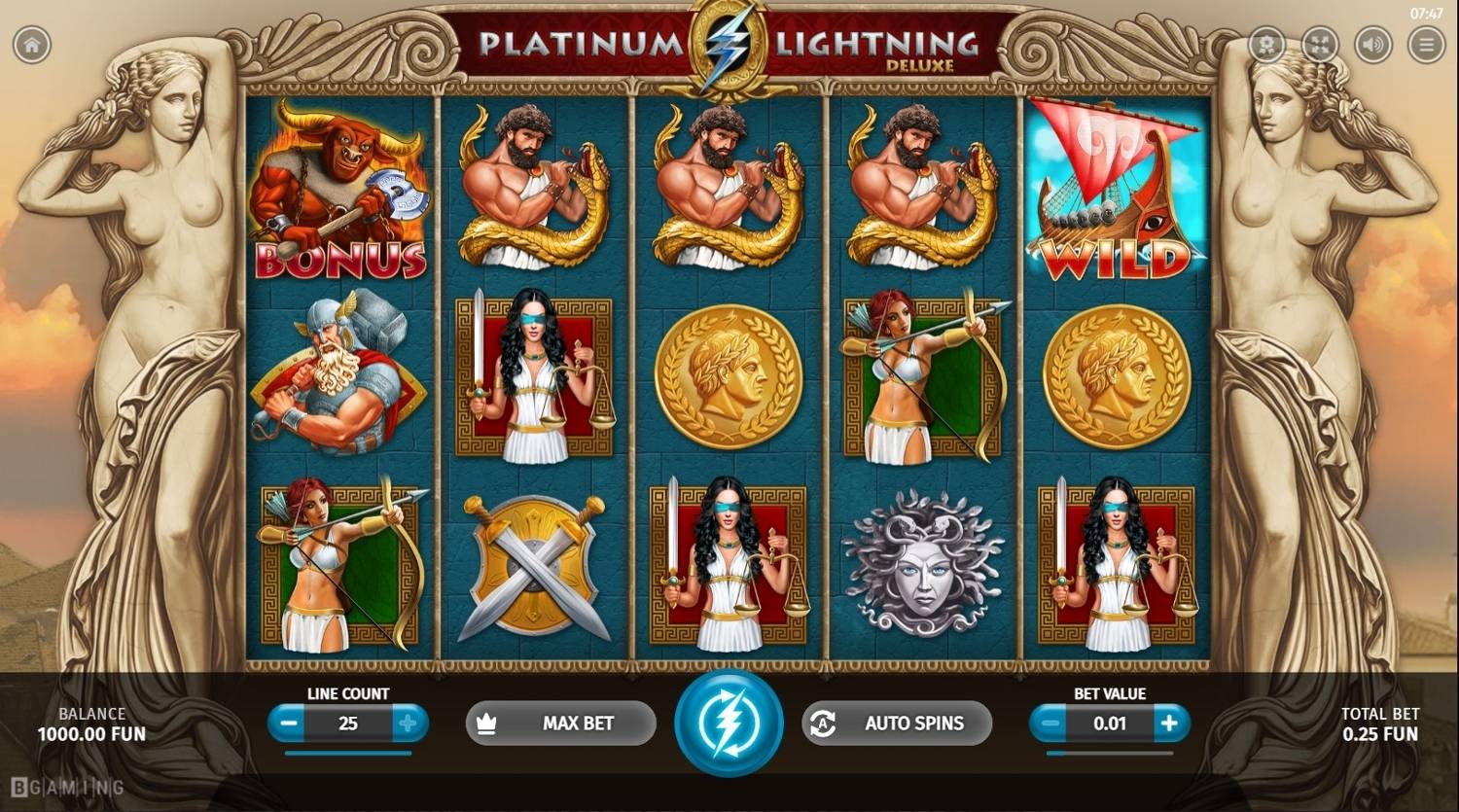Enter fullscreen mode
The image size is (1459, 812).
tap(1319, 45)
